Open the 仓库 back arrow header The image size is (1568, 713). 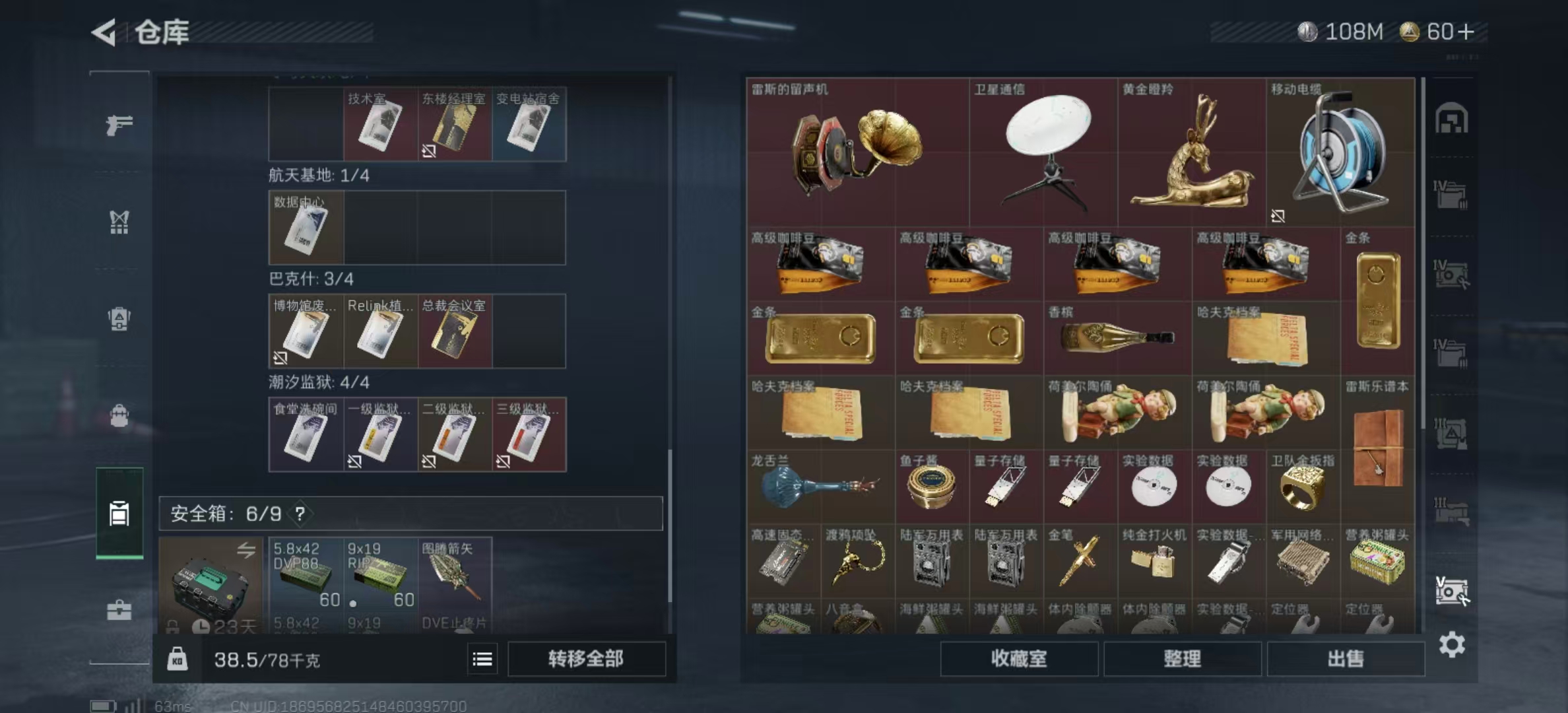pyautogui.click(x=102, y=30)
